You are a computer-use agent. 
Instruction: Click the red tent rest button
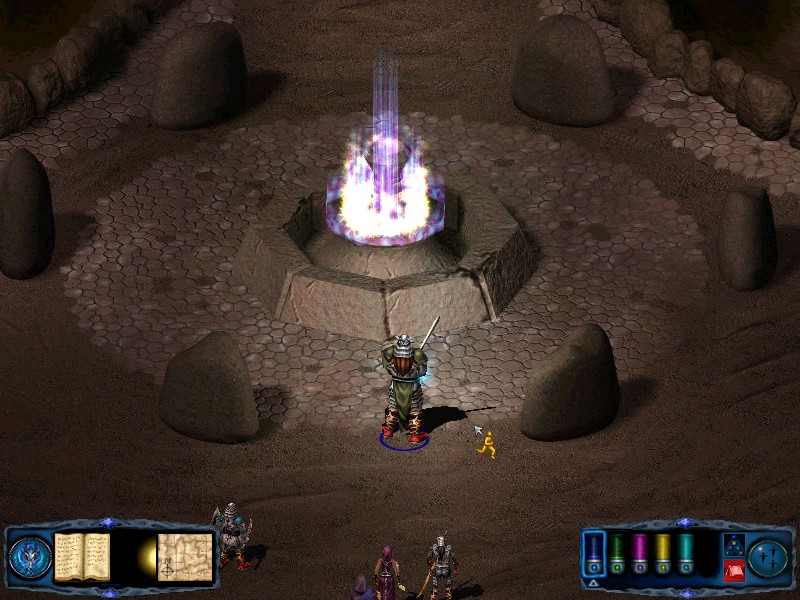click(x=733, y=570)
